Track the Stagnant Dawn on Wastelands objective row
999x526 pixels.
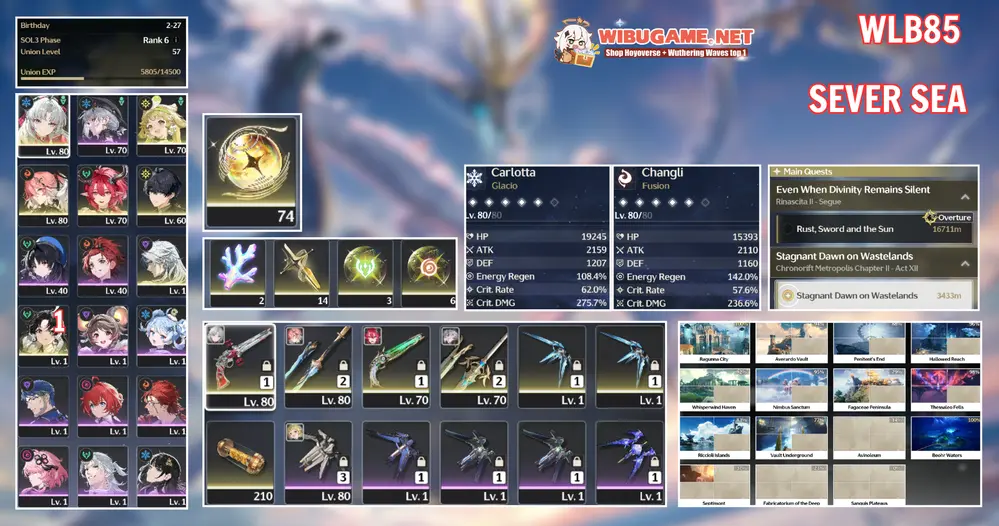pyautogui.click(x=872, y=296)
